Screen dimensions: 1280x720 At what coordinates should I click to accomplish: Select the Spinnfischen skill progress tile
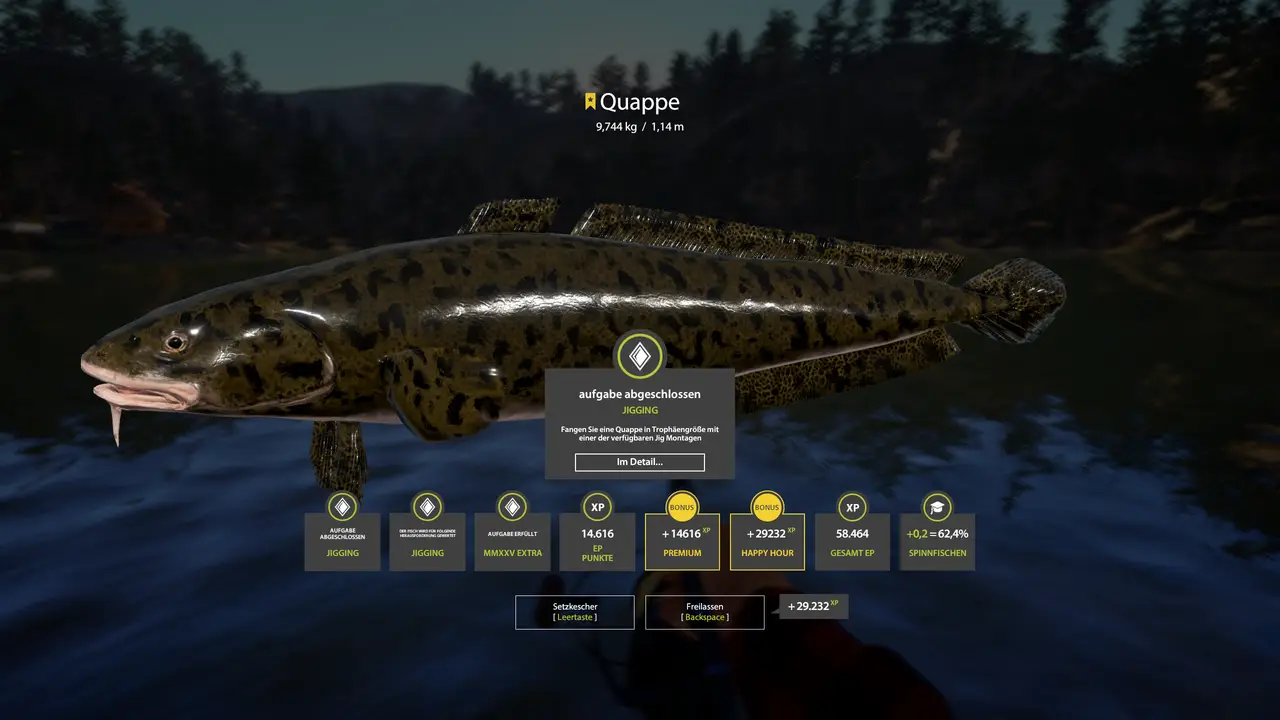937,541
